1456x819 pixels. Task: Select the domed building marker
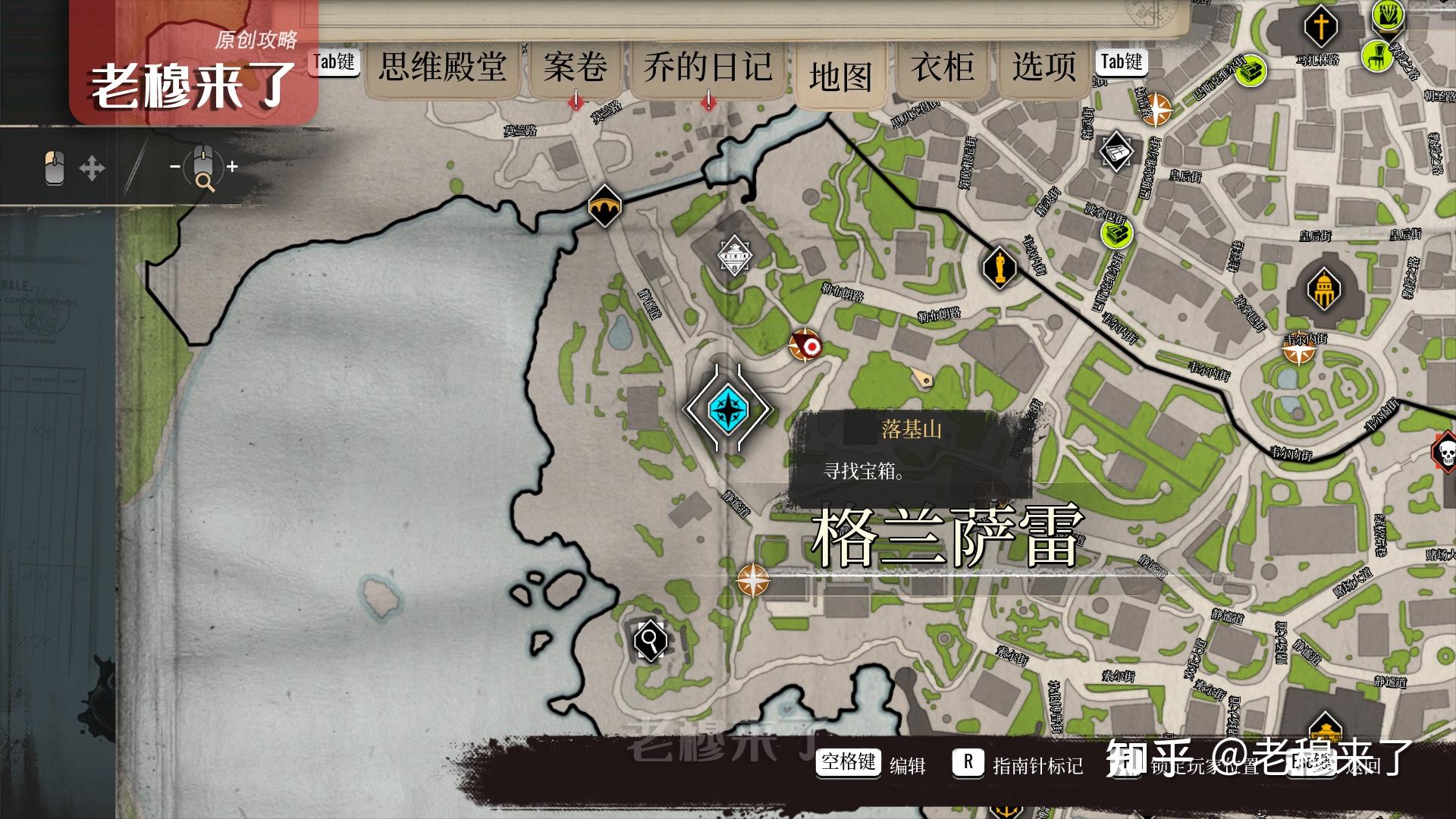coord(1323,290)
